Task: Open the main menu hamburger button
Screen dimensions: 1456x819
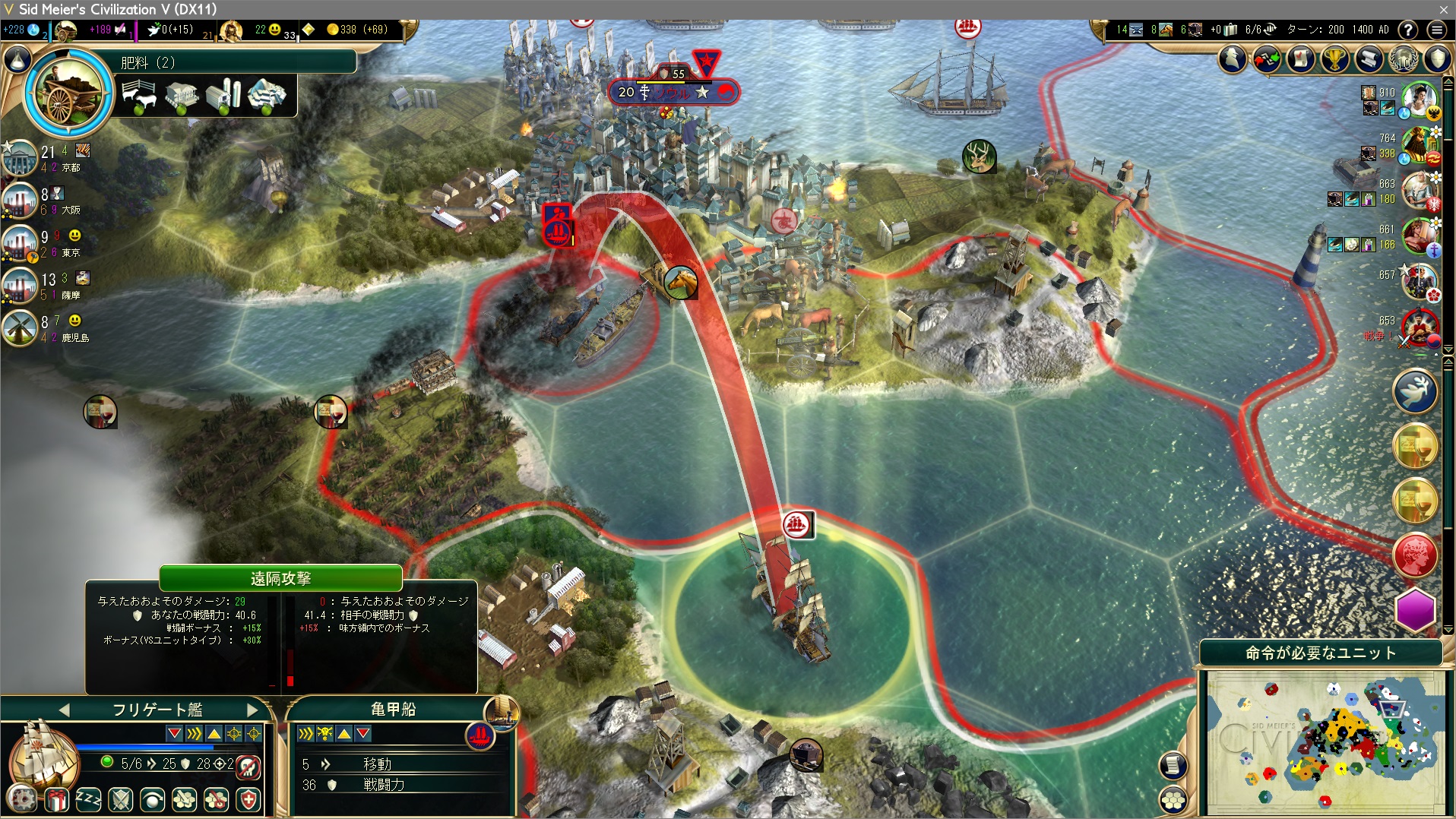Action: (1436, 30)
